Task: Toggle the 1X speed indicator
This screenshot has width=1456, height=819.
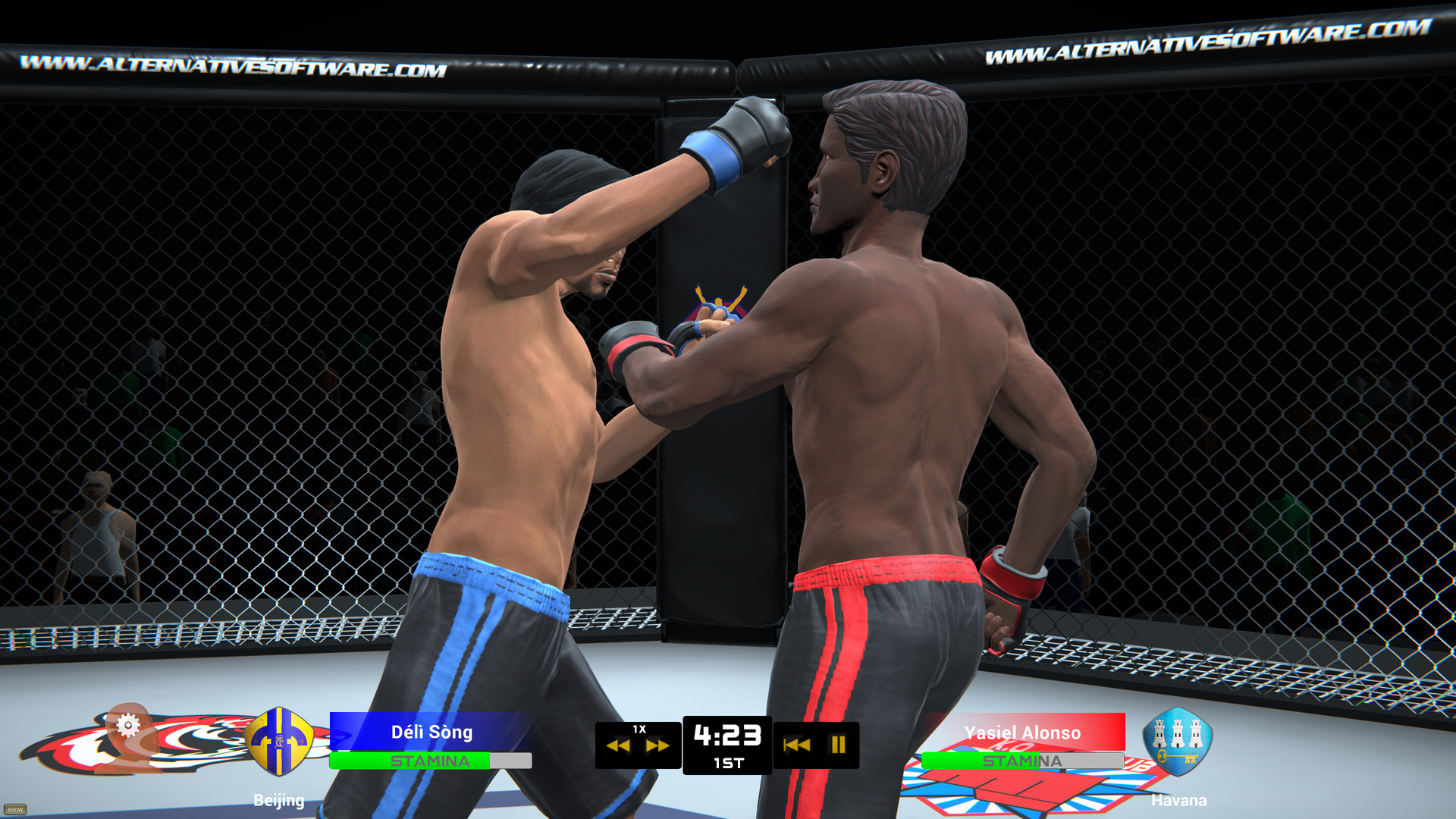Action: tap(638, 730)
